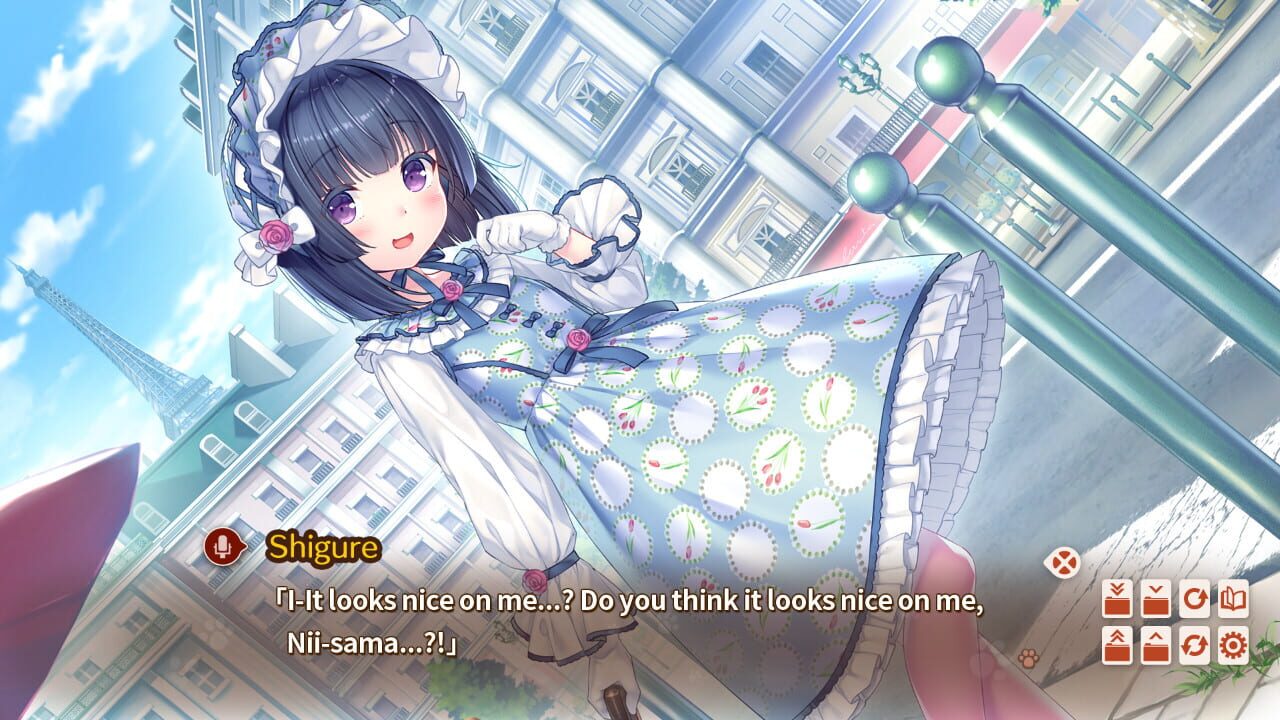Image resolution: width=1280 pixels, height=720 pixels.
Task: Toggle skip mode off with the circular arrow icon
Action: point(1195,598)
